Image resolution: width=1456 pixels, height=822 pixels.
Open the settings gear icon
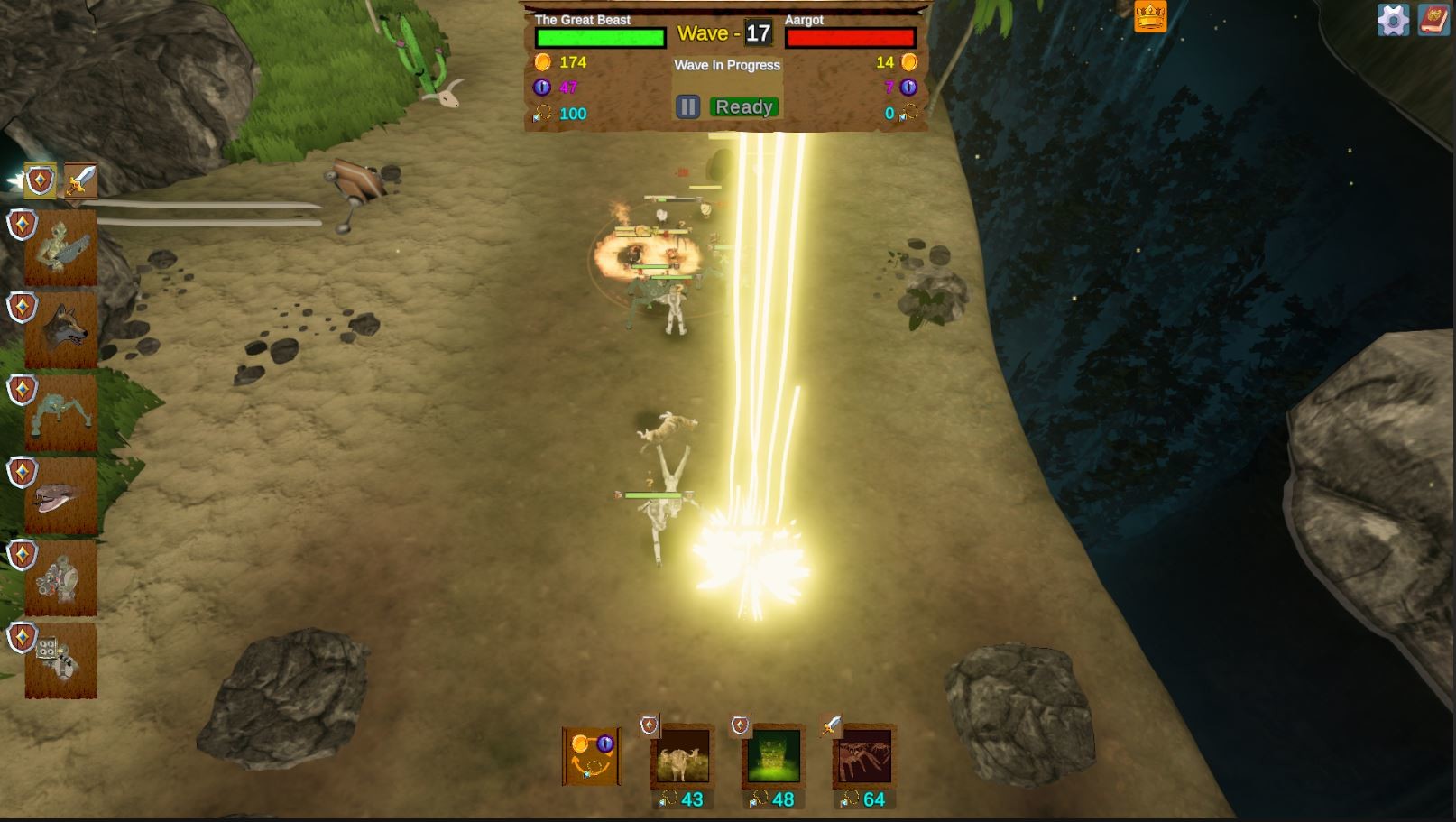coord(1392,18)
